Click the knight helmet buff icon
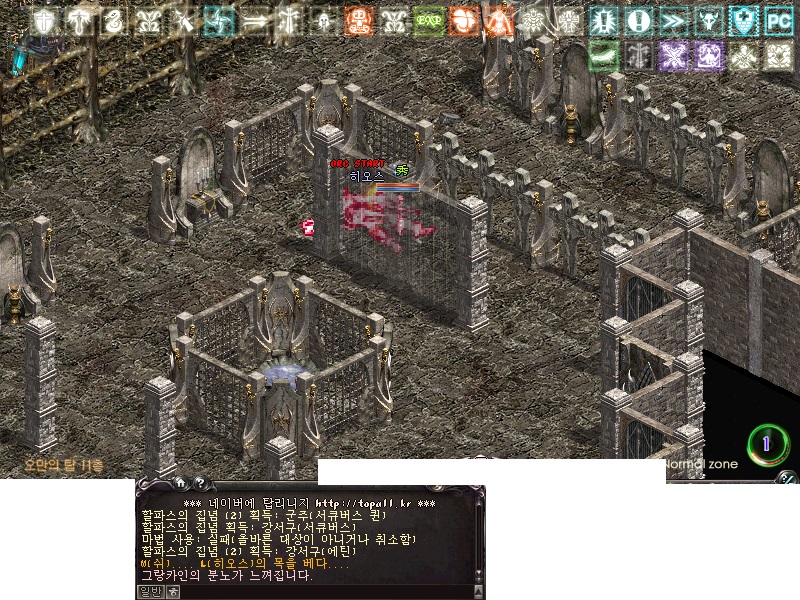 324,20
